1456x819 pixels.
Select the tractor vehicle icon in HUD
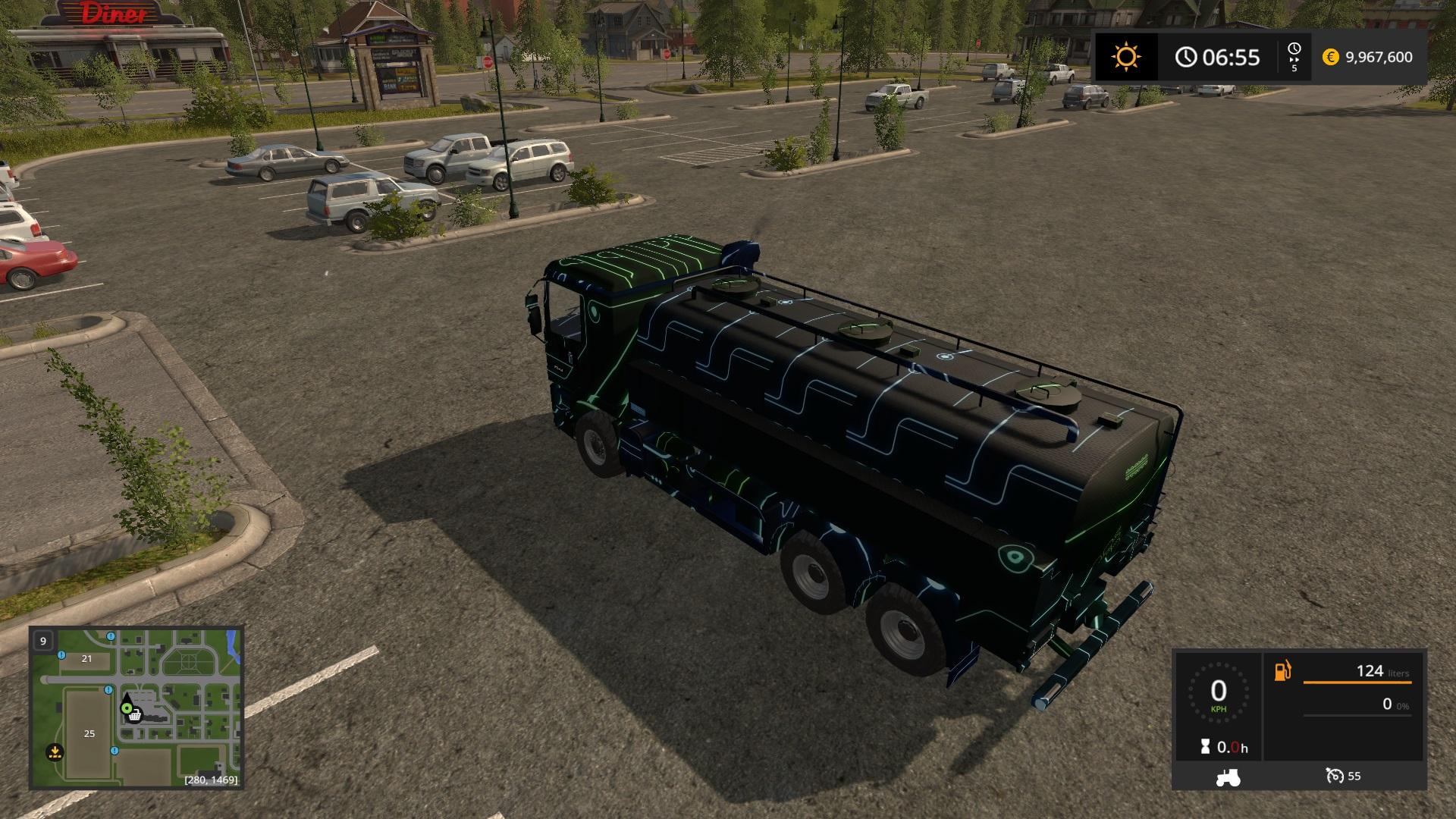pos(1227,776)
